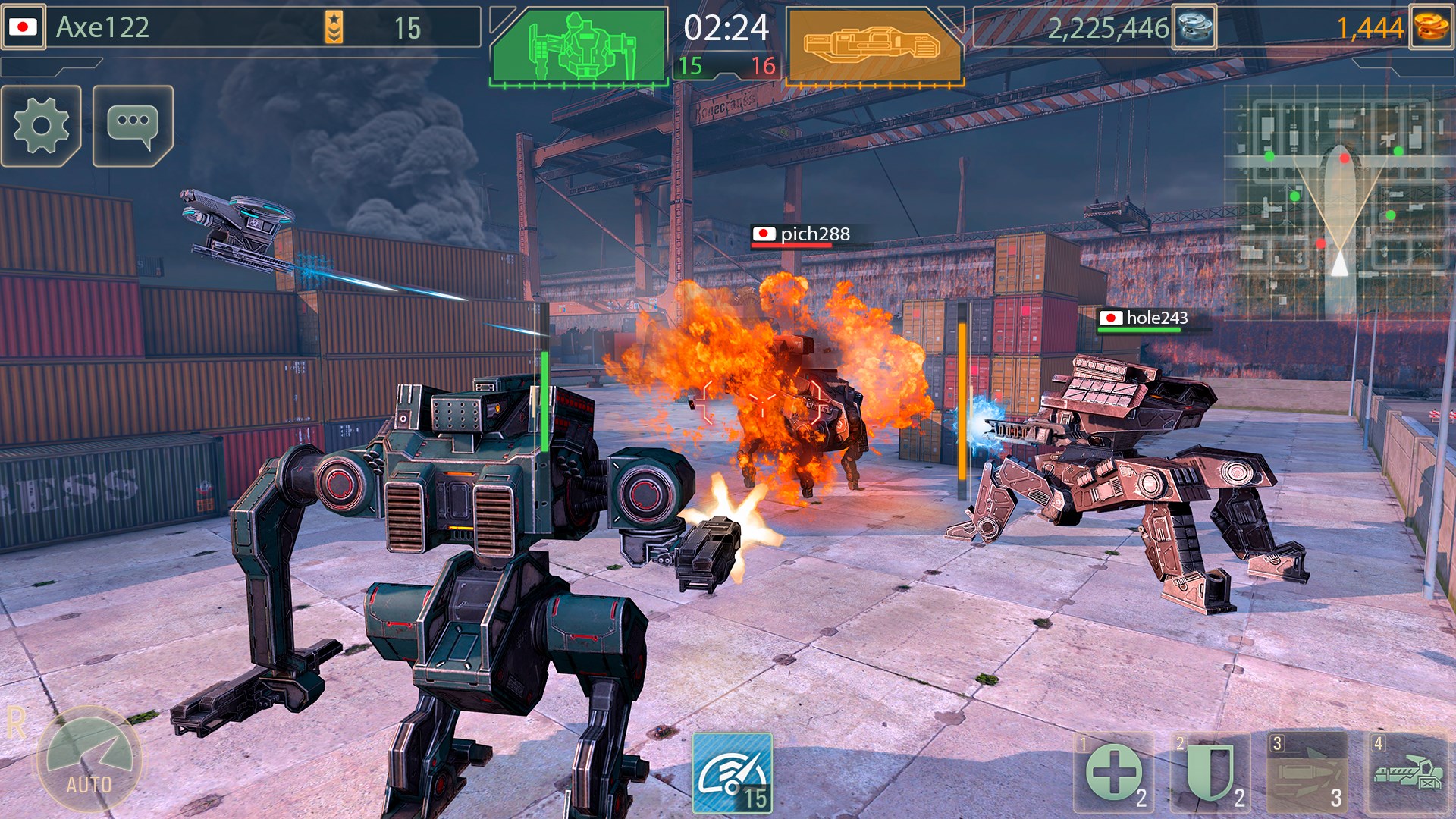
Task: Open the gear settings menu
Action: click(41, 126)
